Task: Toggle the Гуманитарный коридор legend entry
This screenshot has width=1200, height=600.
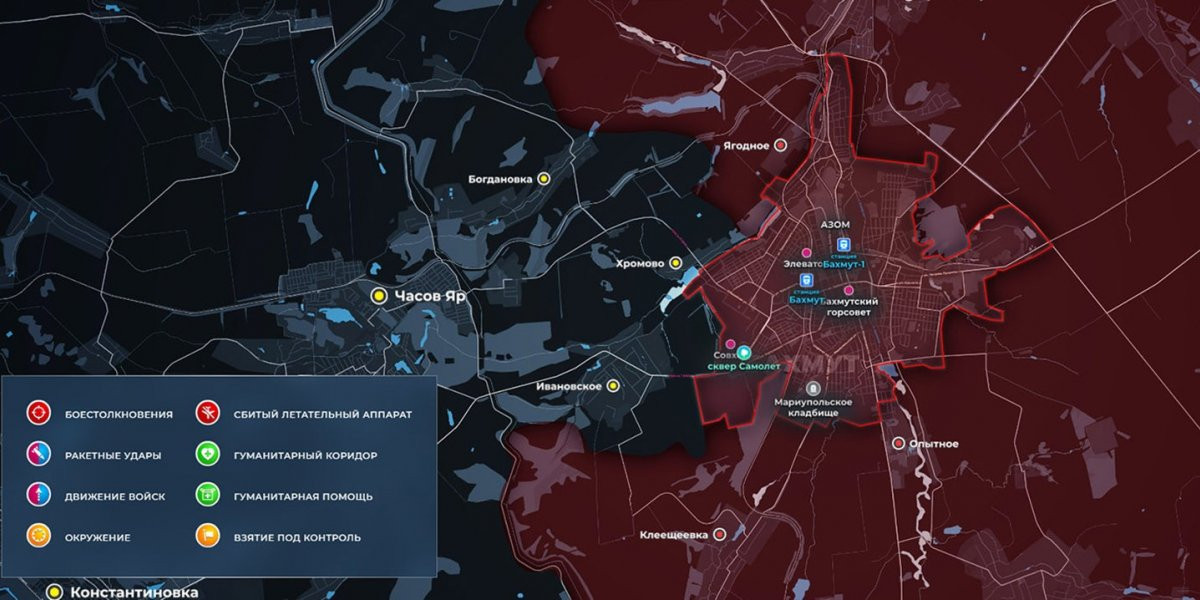Action: (x=209, y=455)
